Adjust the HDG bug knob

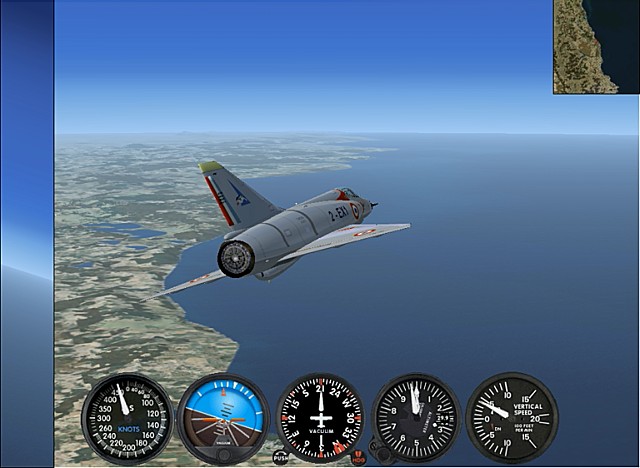358,457
